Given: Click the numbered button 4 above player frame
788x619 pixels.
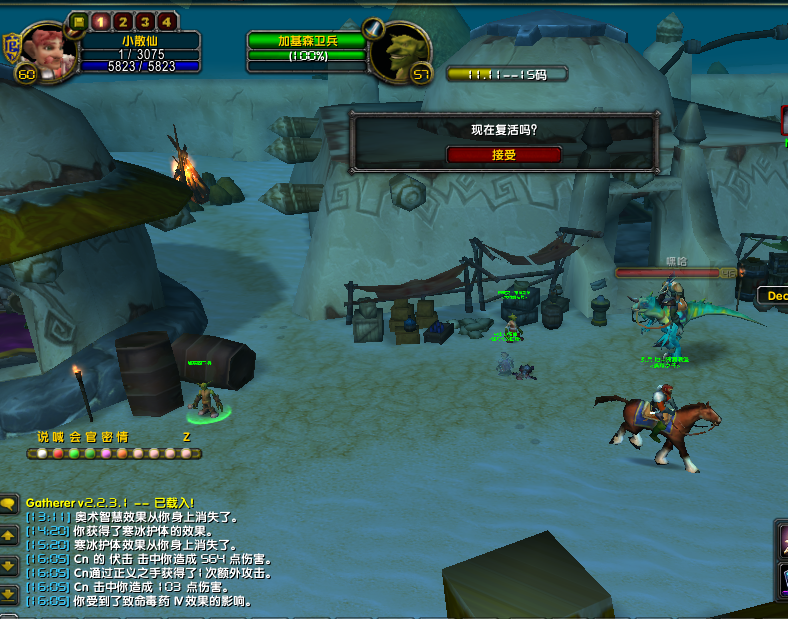Looking at the screenshot, I should tap(166, 21).
